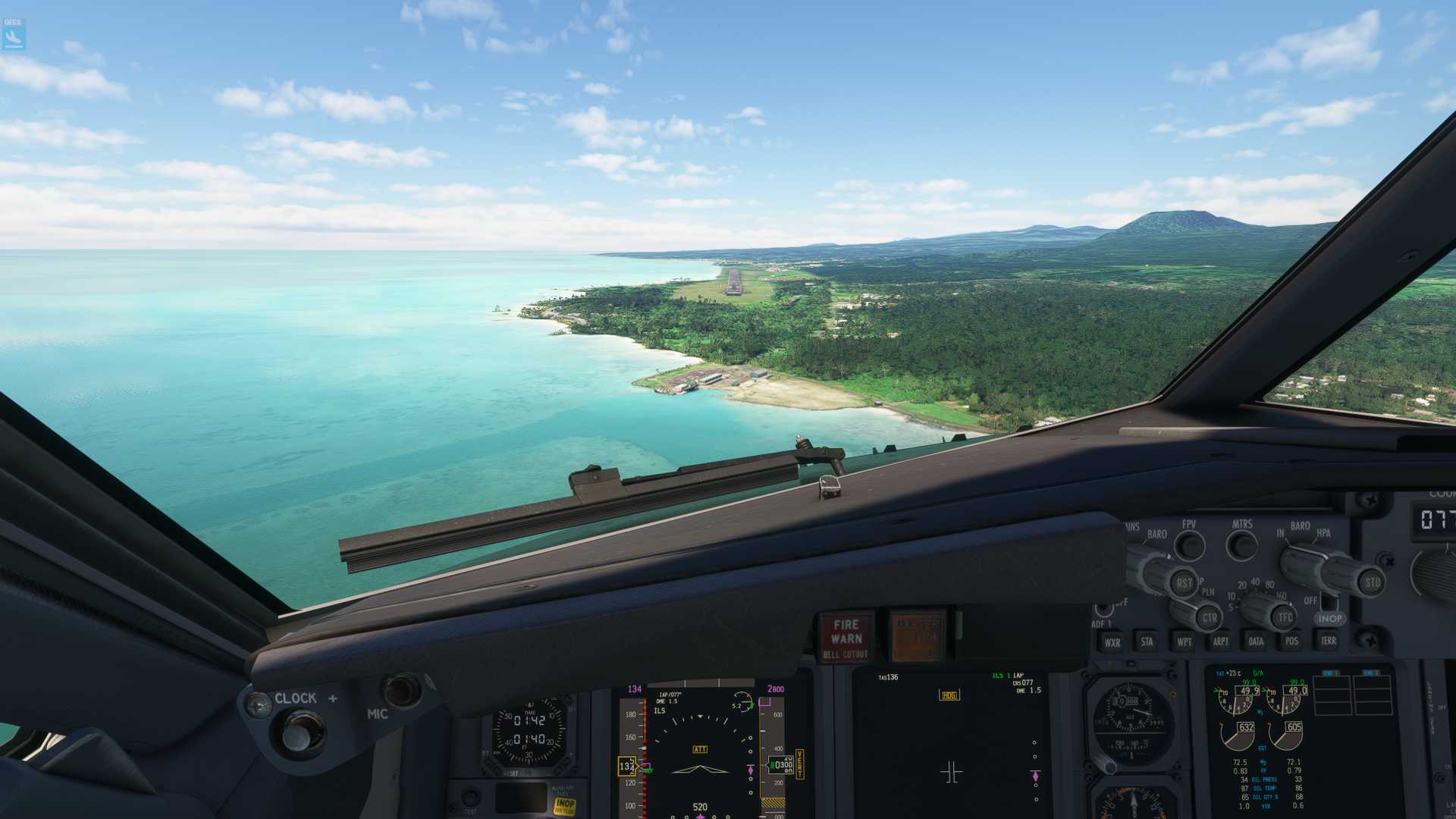Toggle the POS position map button
The image size is (1456, 819).
click(x=1291, y=641)
